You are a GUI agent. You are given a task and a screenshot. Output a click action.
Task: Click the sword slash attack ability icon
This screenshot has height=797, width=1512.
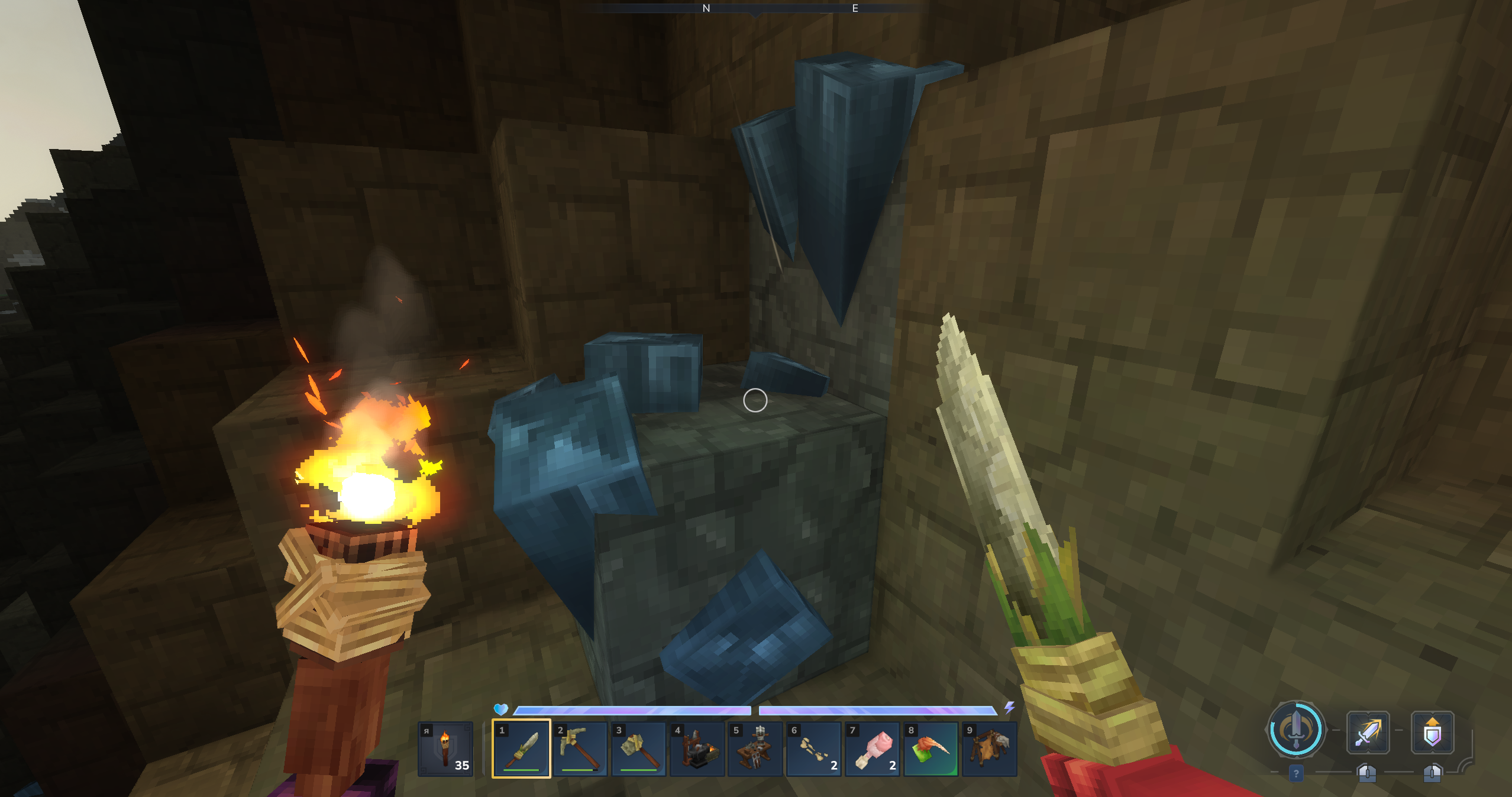(x=1368, y=733)
